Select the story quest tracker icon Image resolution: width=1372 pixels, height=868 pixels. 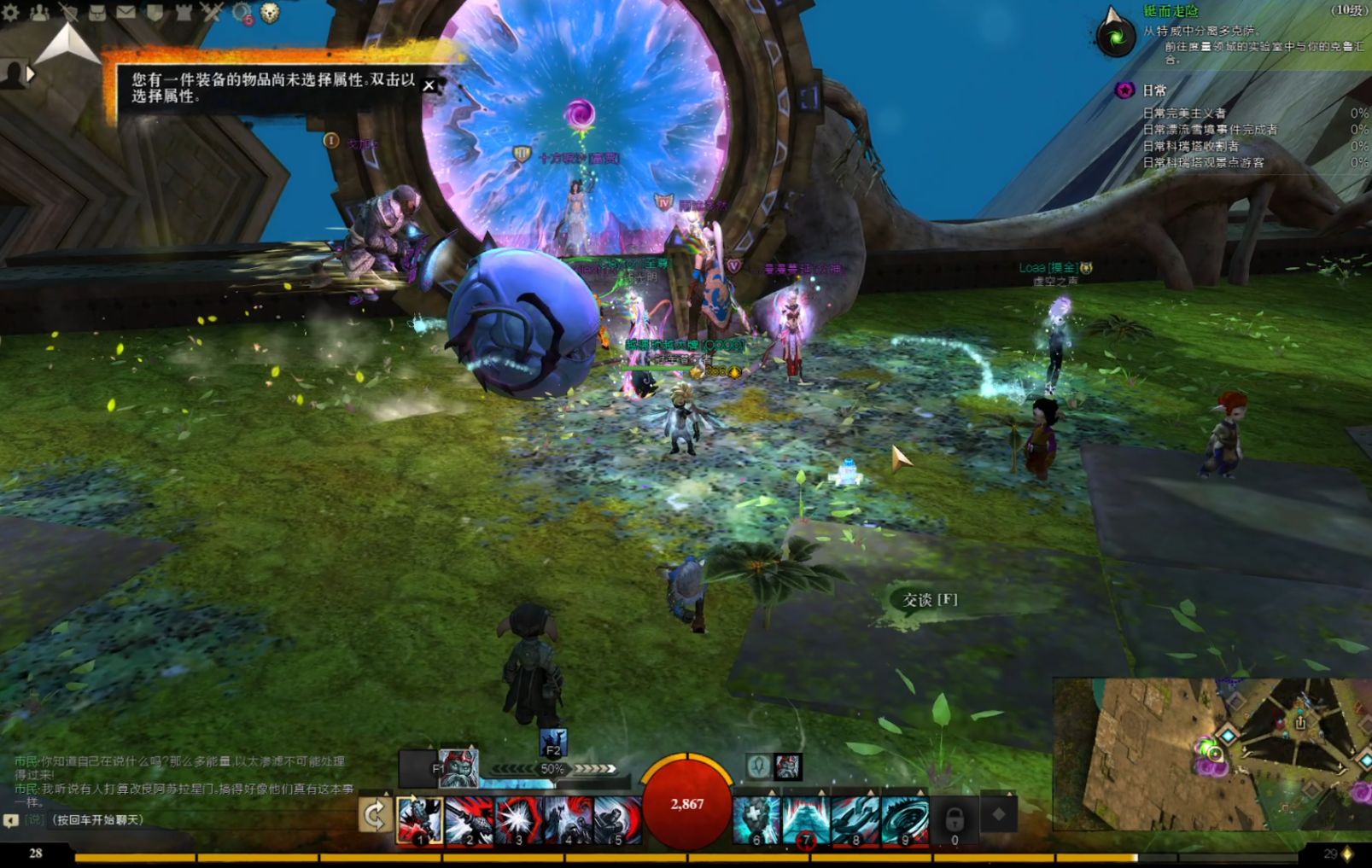pyautogui.click(x=1115, y=36)
